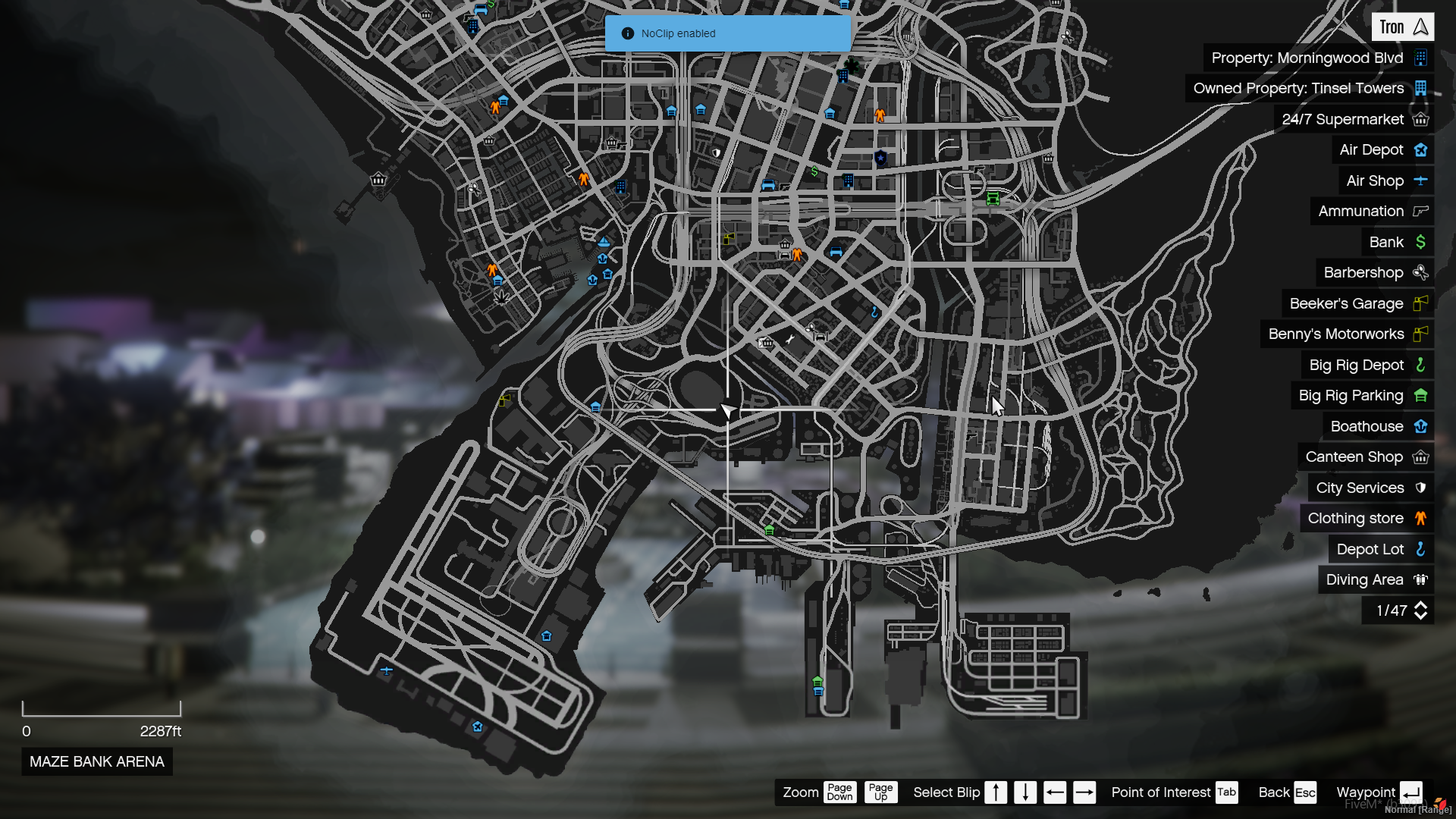Image resolution: width=1456 pixels, height=819 pixels.
Task: Click the legend page scroll arrows
Action: (1420, 611)
